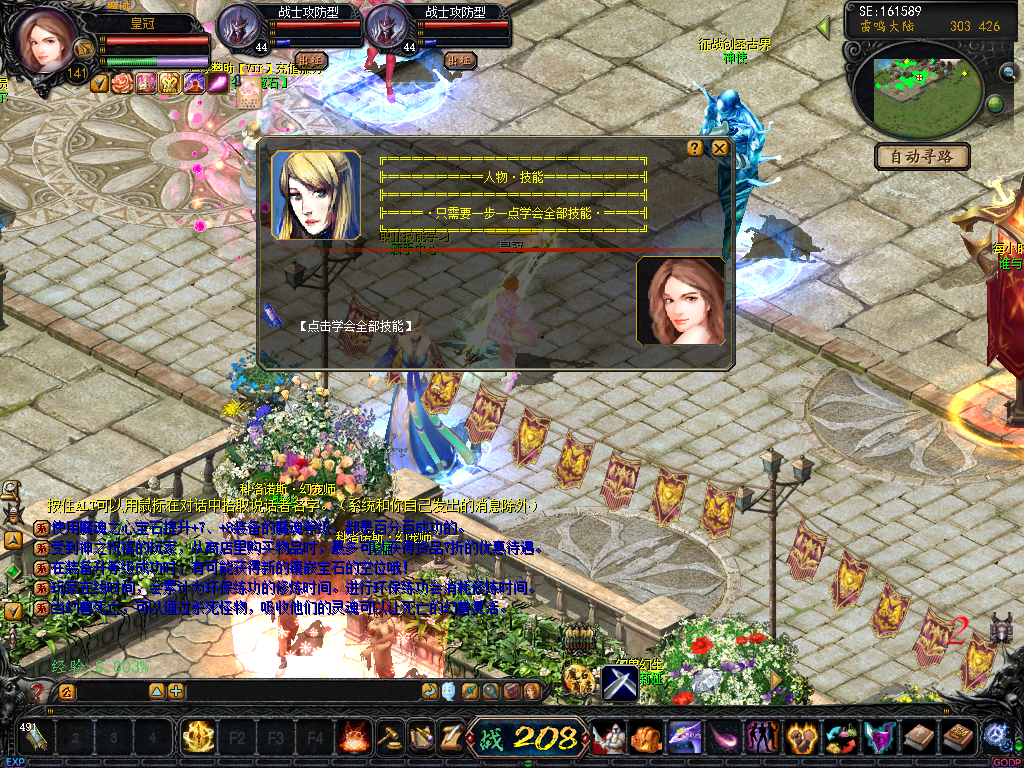1024x768 pixels.
Task: Click the 战 208 battle power display
Action: pyautogui.click(x=528, y=739)
